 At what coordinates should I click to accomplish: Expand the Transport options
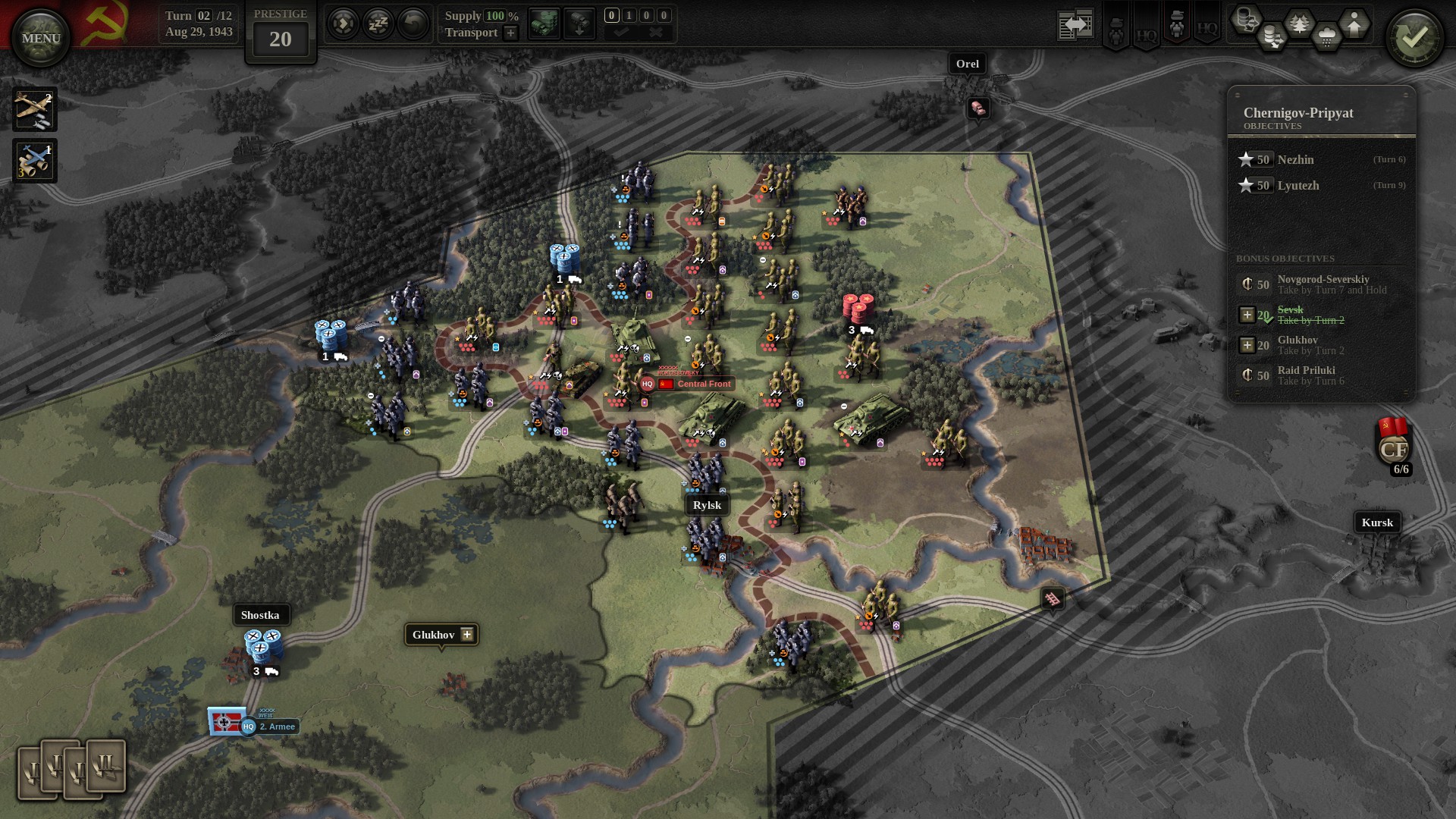coord(510,33)
